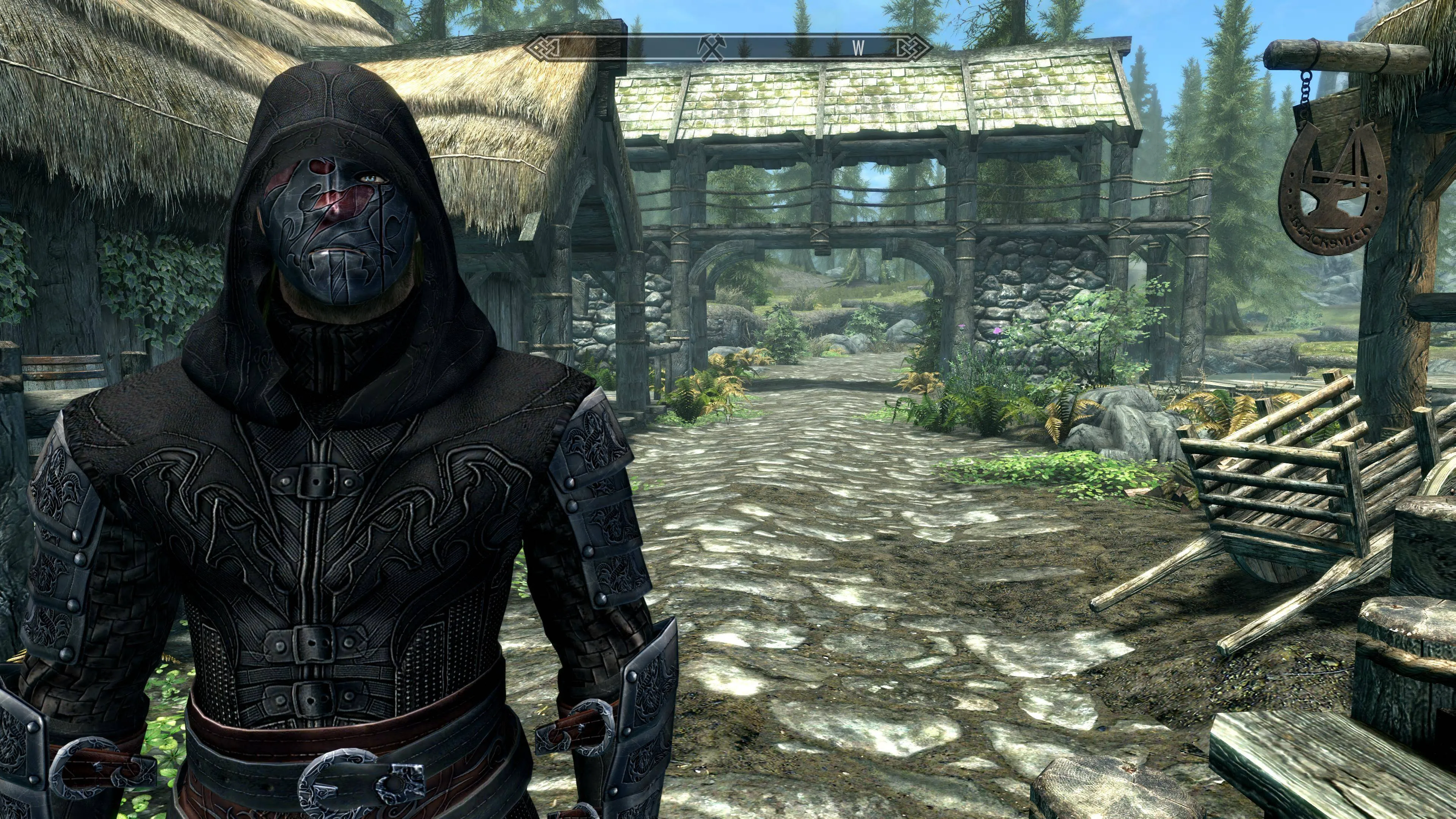Select the West direction marker on the compass

858,48
